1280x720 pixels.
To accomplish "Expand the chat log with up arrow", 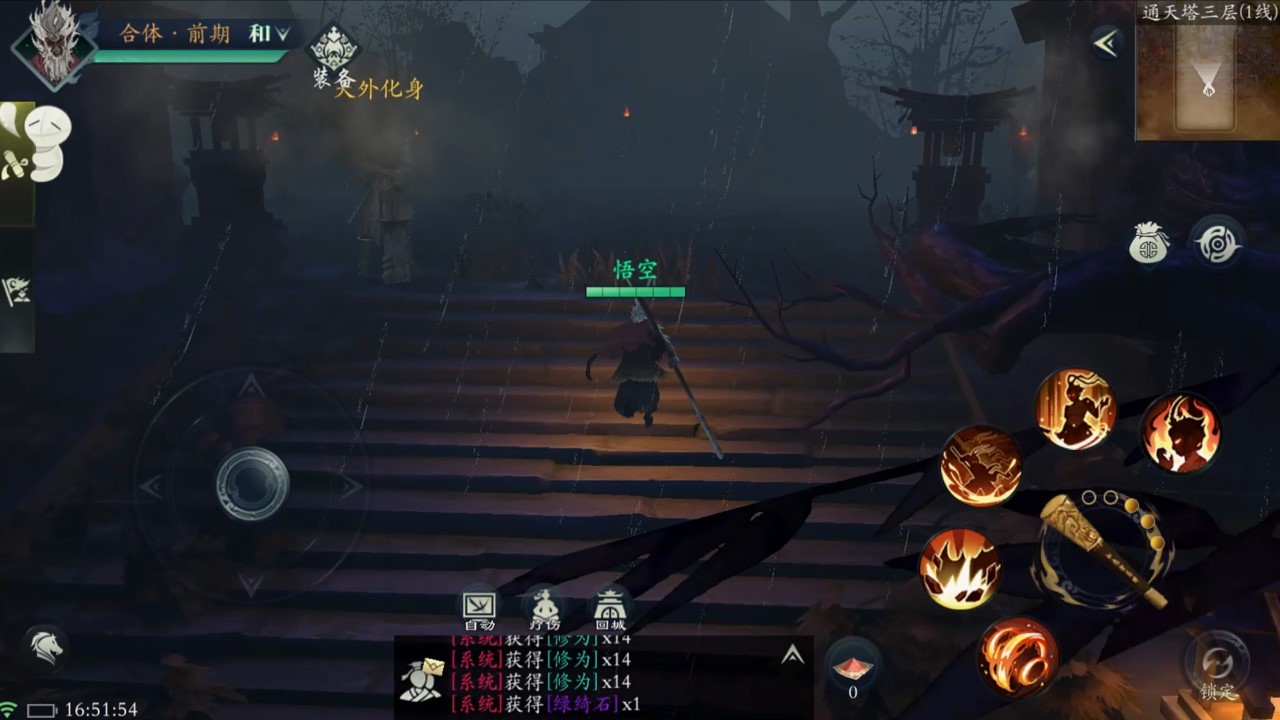I will click(792, 655).
